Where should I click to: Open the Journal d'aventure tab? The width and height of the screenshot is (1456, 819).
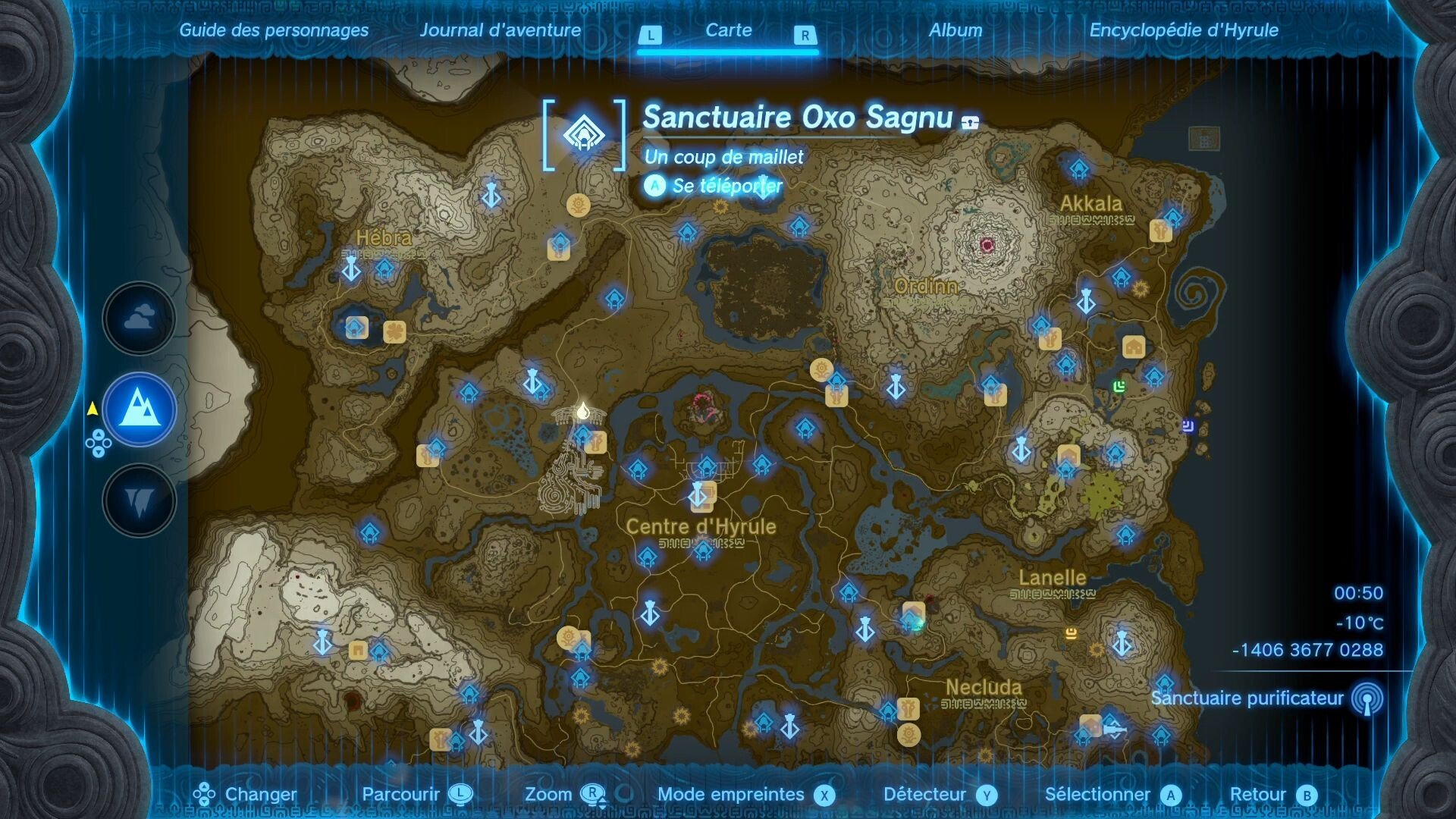coord(501,30)
